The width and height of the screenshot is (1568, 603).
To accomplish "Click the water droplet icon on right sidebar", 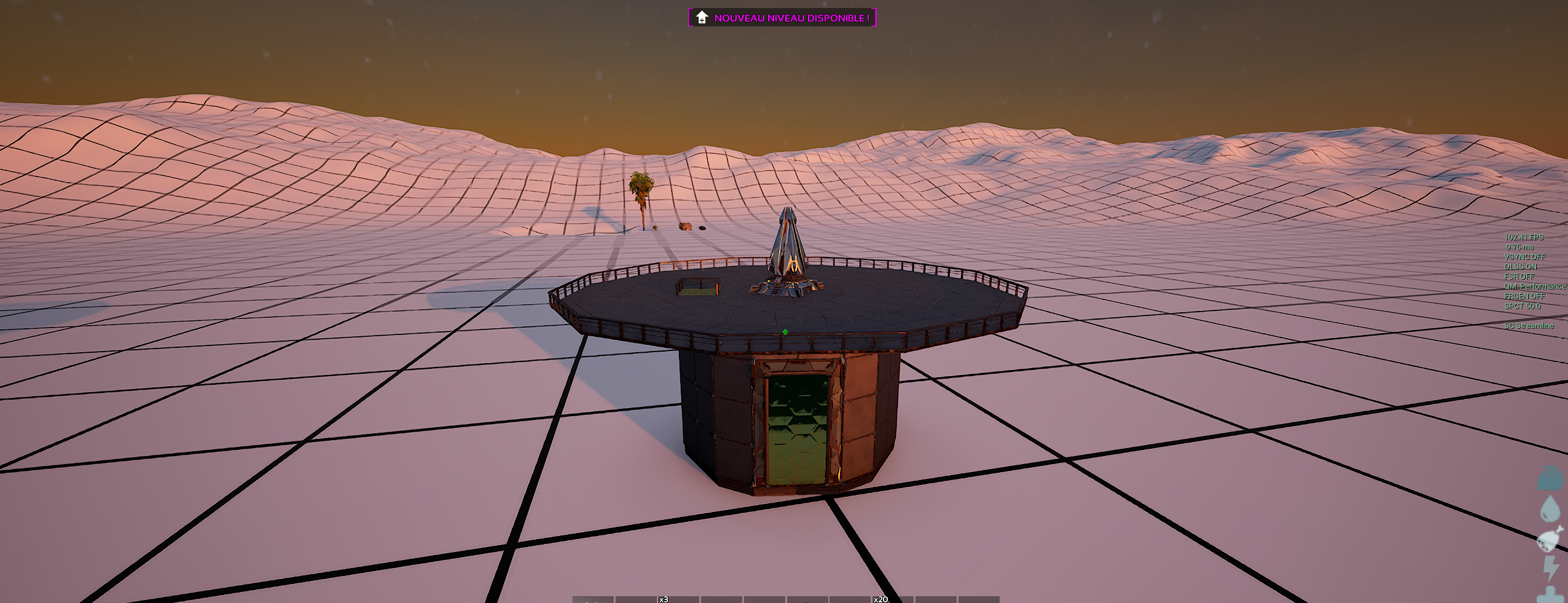I will (1549, 508).
